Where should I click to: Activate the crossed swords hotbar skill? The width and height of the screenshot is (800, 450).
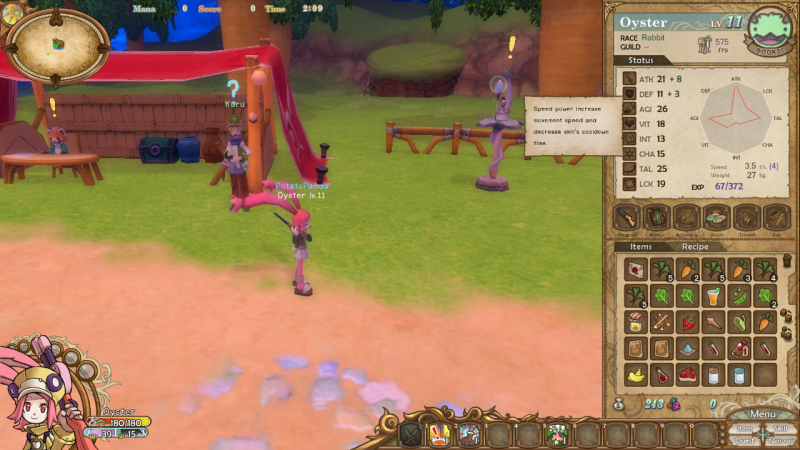pyautogui.click(x=413, y=434)
